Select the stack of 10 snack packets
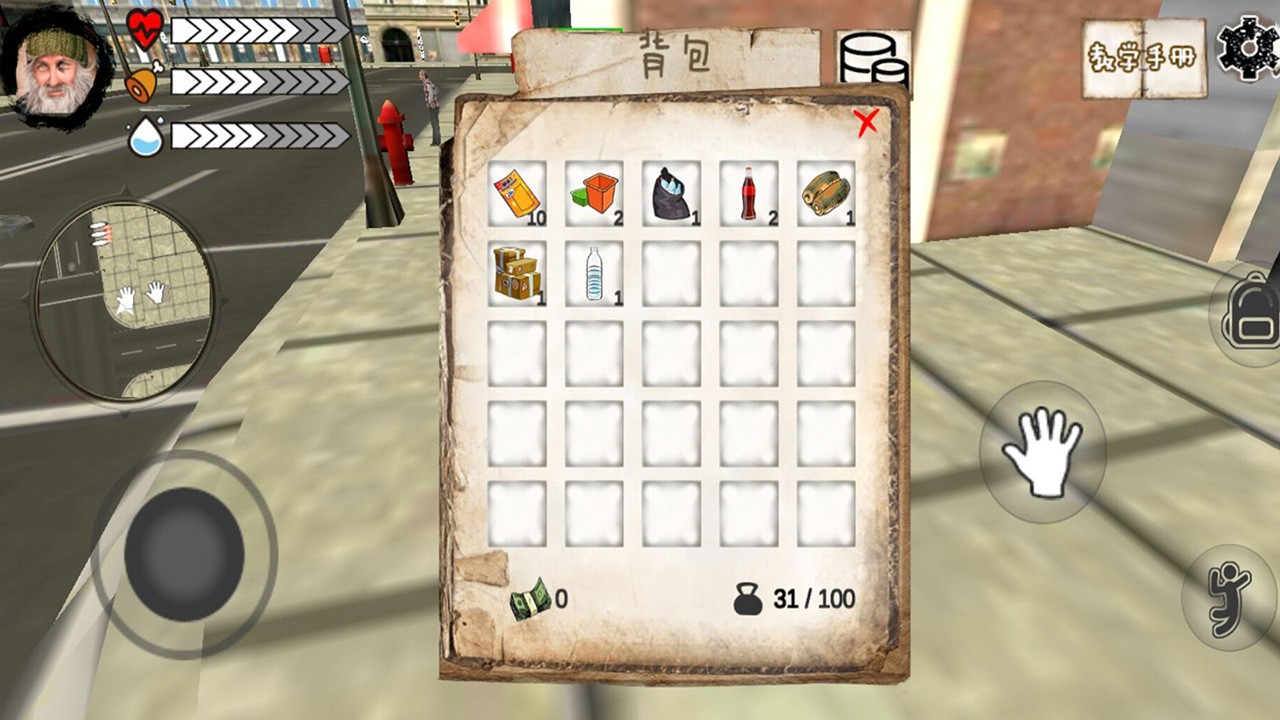 [x=517, y=192]
